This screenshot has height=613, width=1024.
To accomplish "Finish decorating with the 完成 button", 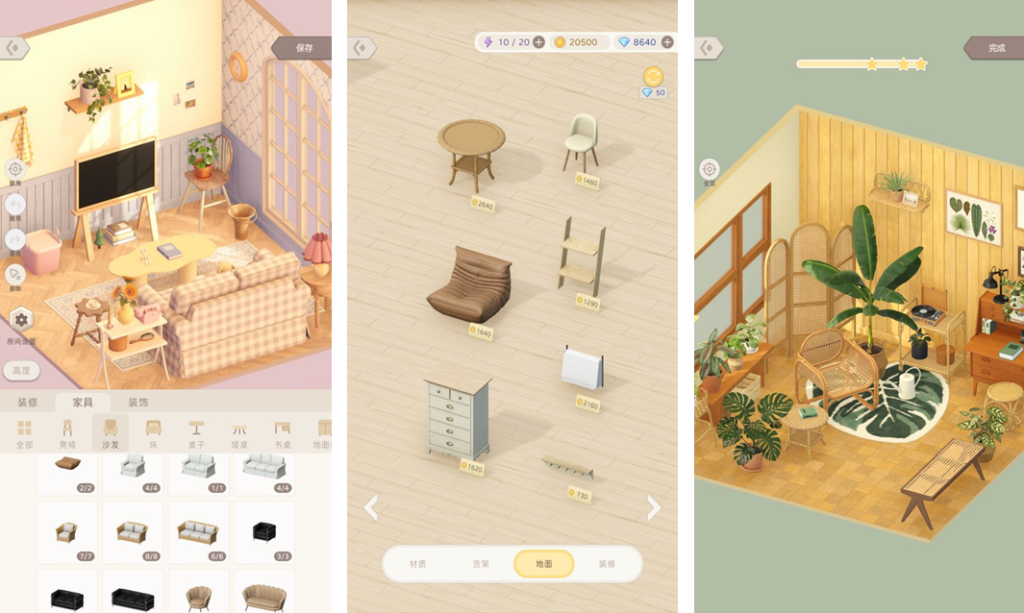I will (996, 47).
